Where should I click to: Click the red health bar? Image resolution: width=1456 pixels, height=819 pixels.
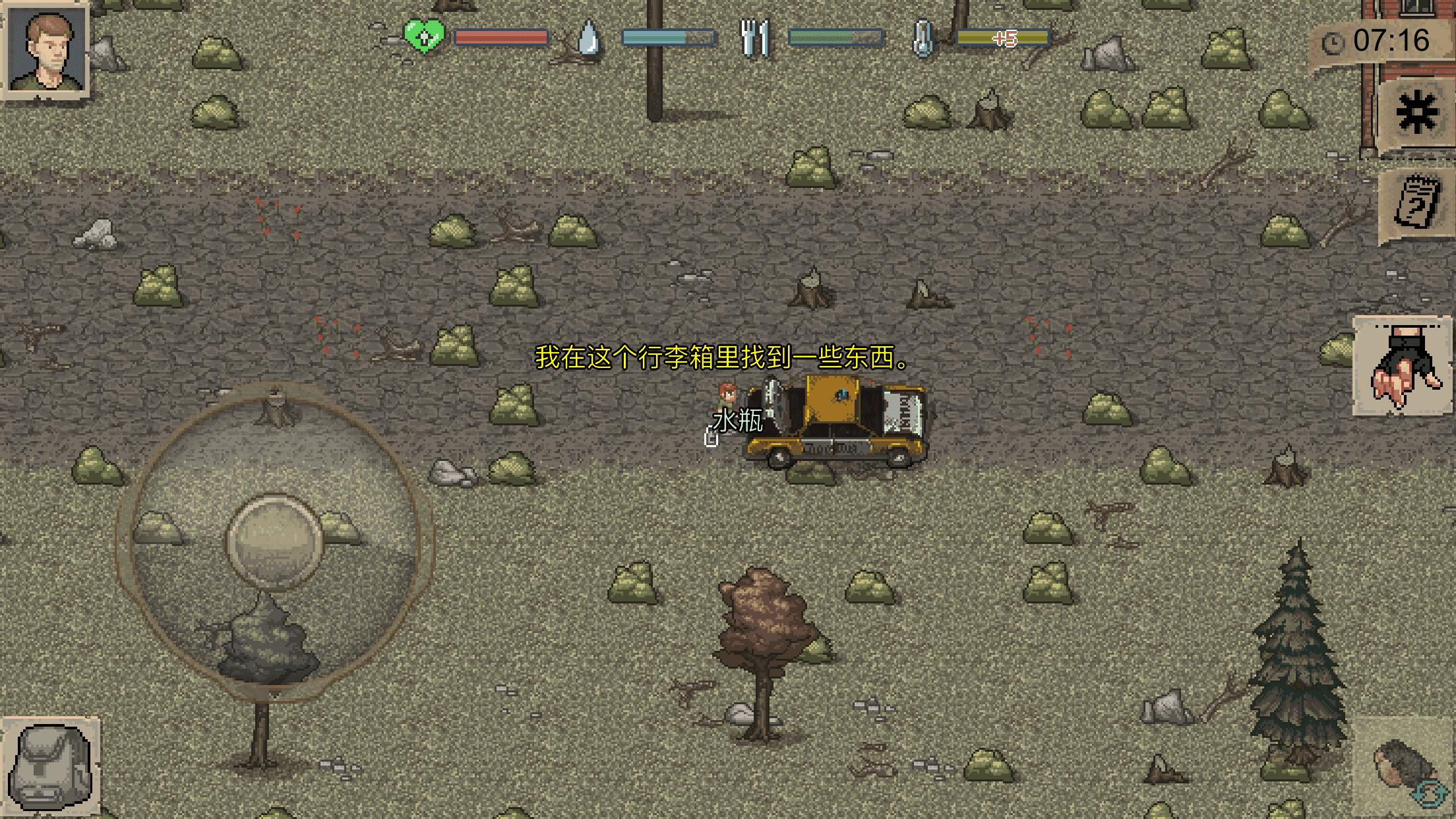(x=502, y=38)
